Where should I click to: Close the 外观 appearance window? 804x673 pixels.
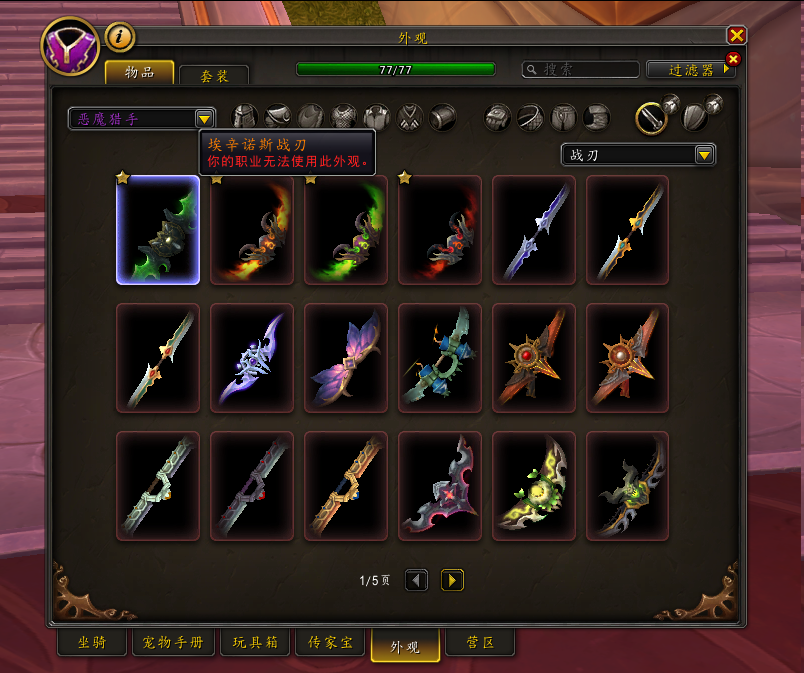pos(737,36)
